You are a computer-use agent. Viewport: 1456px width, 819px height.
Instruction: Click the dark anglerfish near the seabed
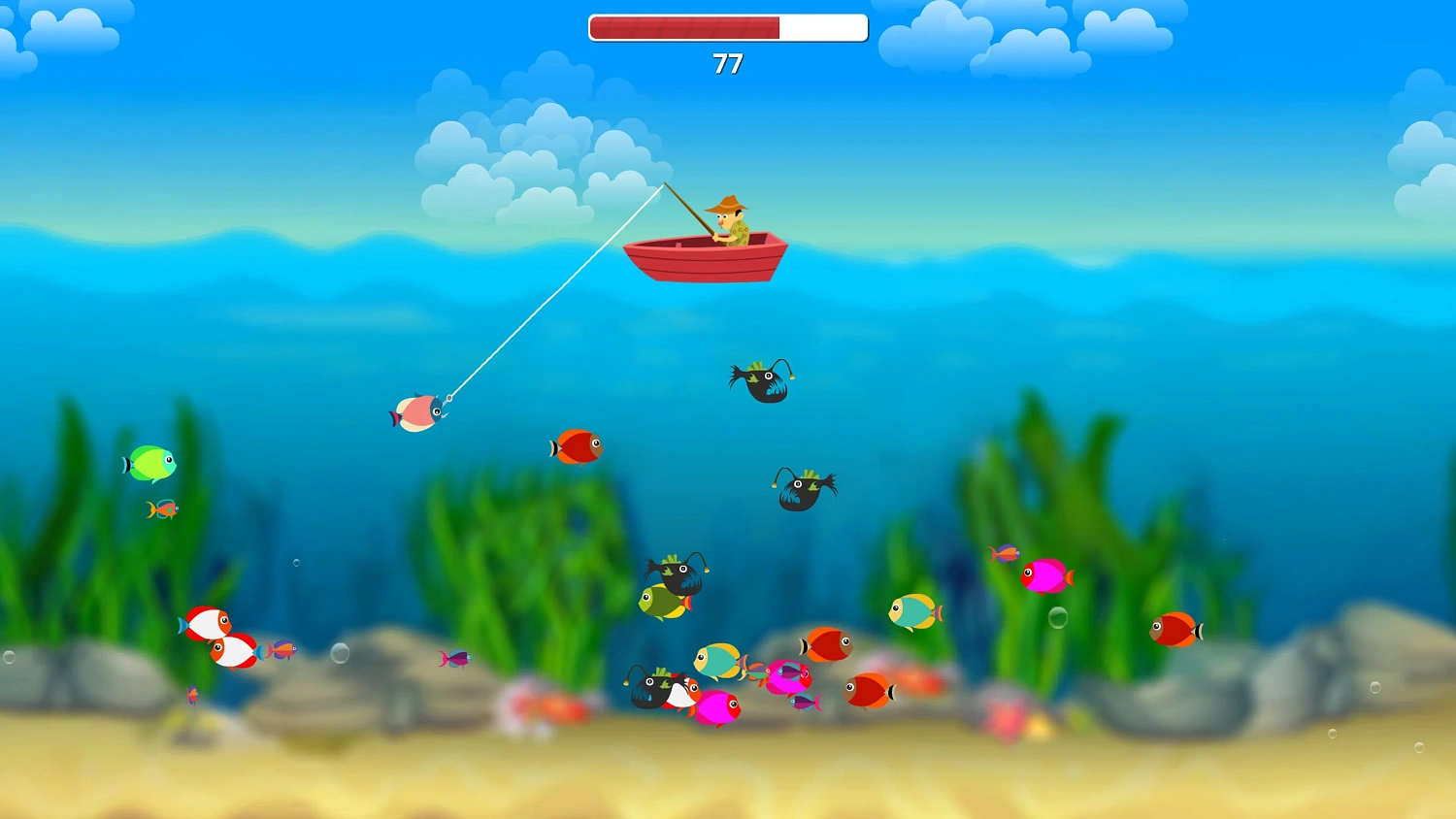point(648,686)
